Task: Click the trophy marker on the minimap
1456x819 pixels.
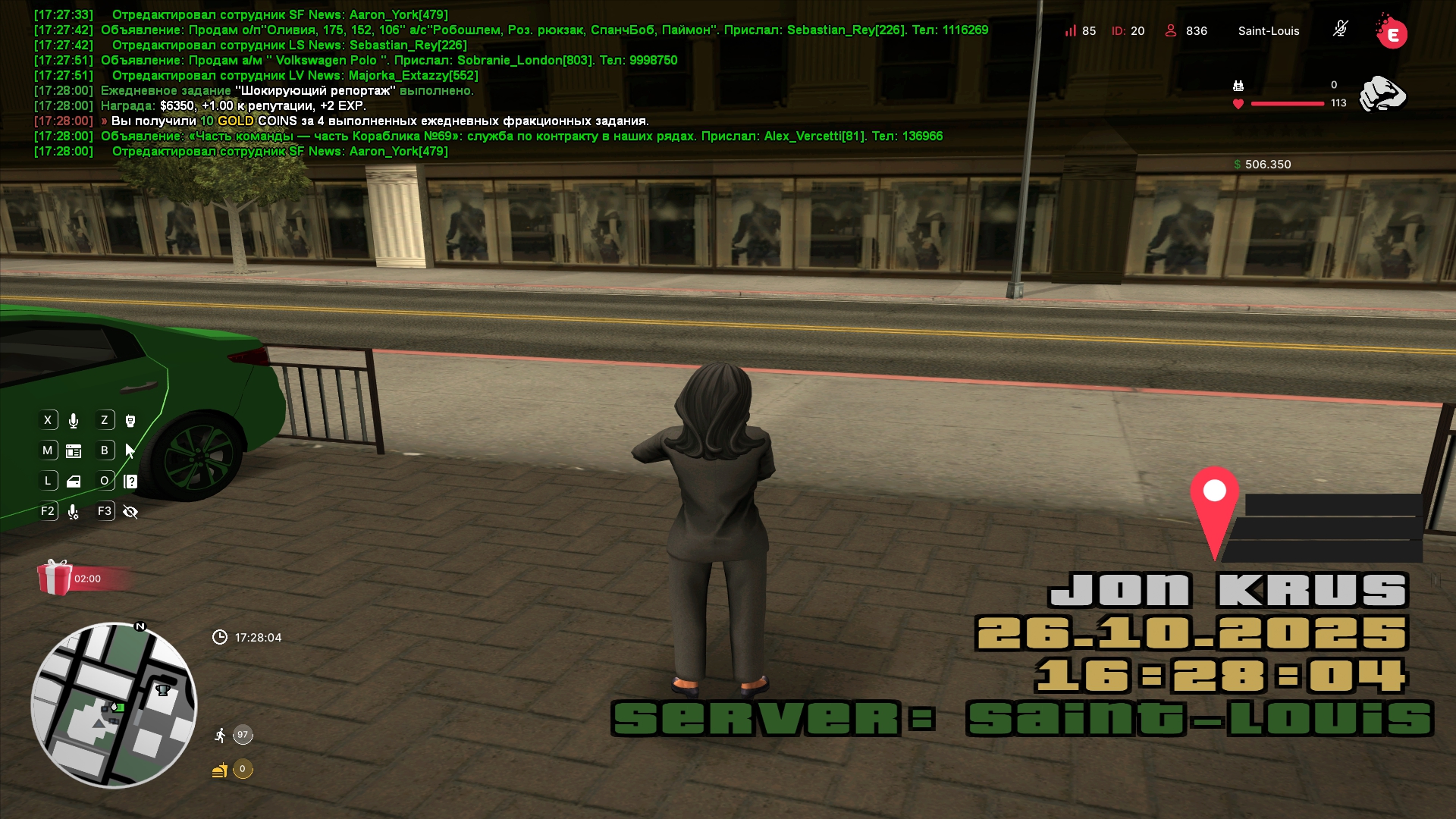Action: pos(162,689)
